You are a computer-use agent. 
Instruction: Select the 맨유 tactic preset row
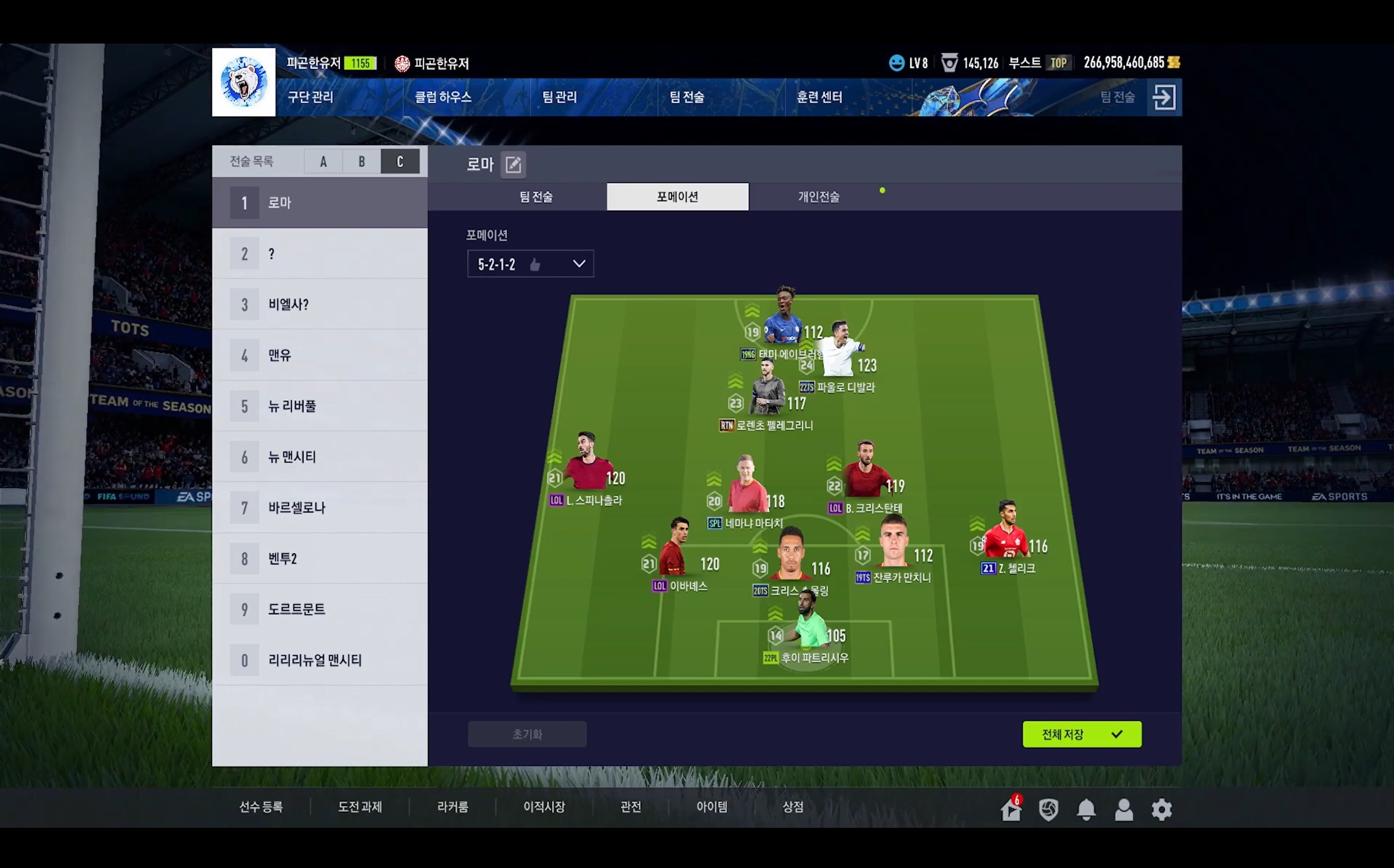pos(320,355)
